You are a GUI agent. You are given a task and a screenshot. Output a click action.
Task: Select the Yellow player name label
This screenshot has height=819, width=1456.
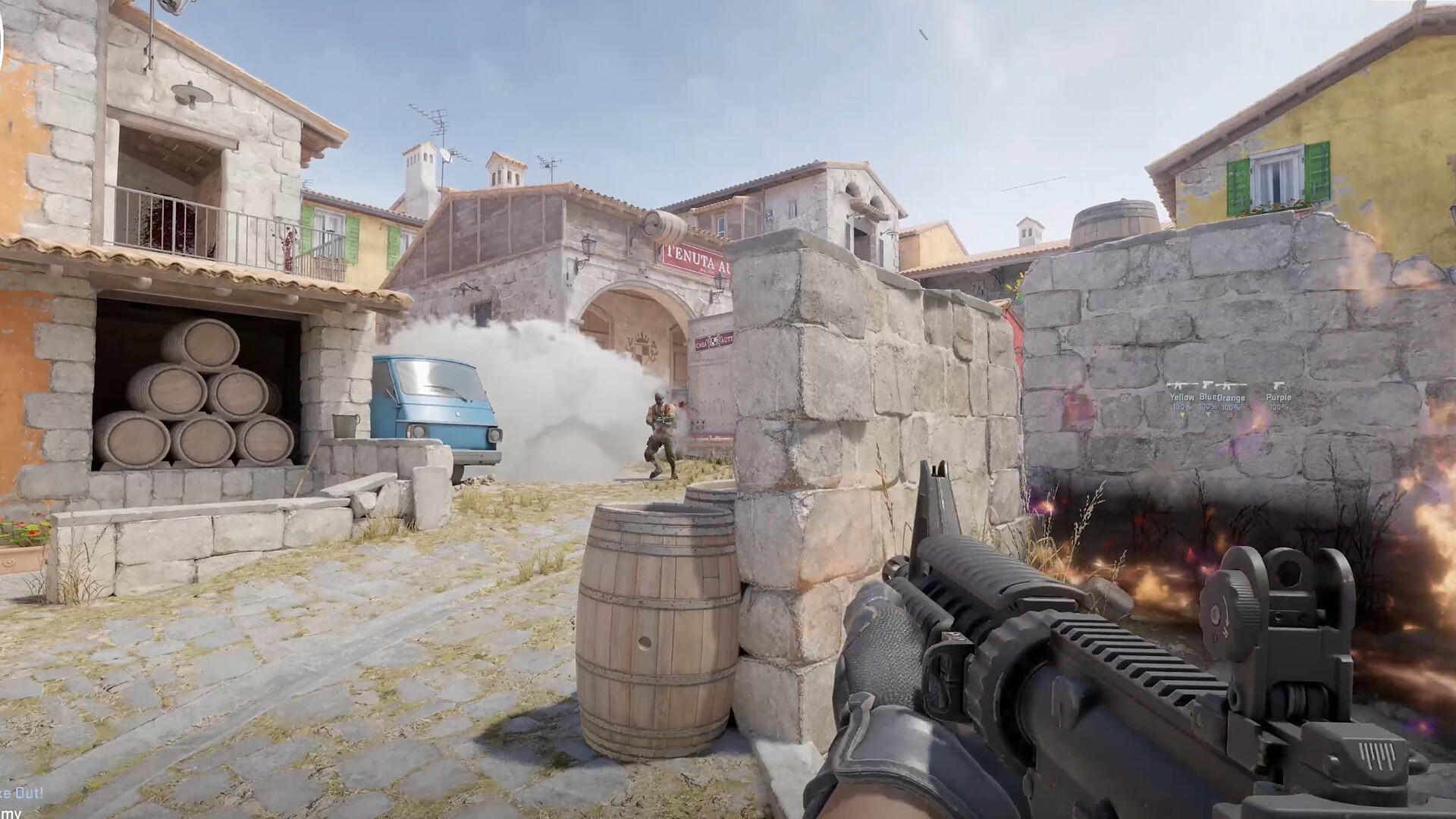click(1183, 397)
